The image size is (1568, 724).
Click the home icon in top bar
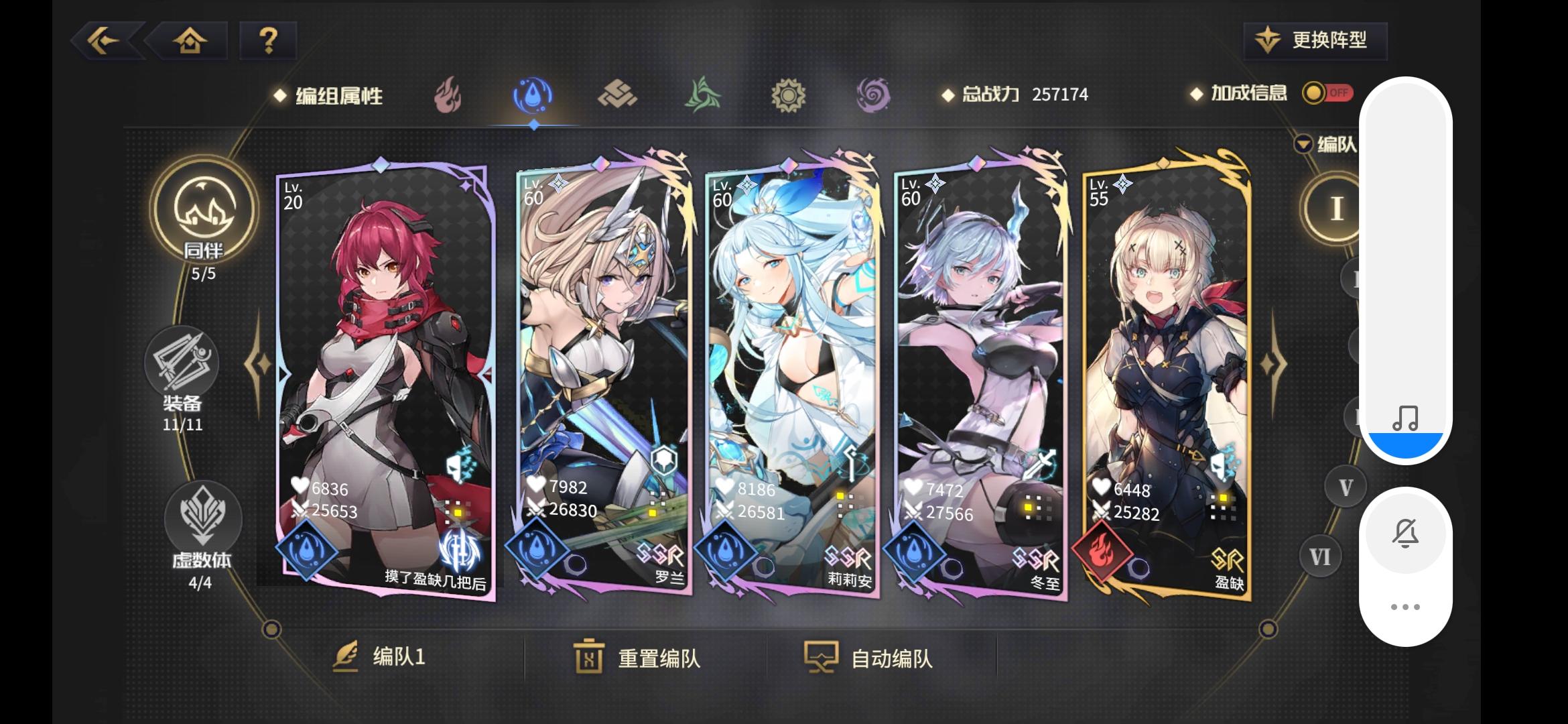tap(190, 41)
